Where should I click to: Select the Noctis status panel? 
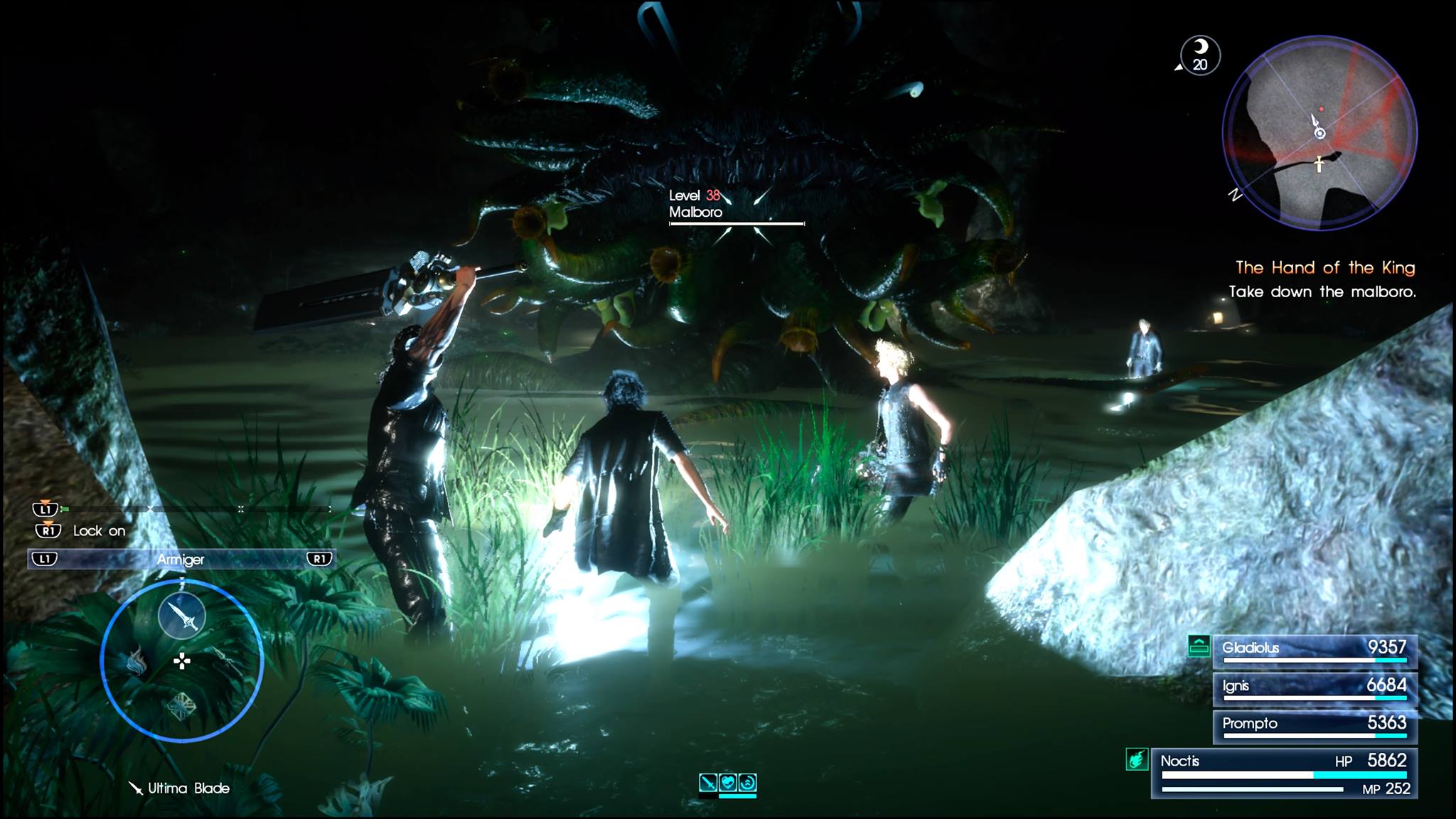point(1284,773)
